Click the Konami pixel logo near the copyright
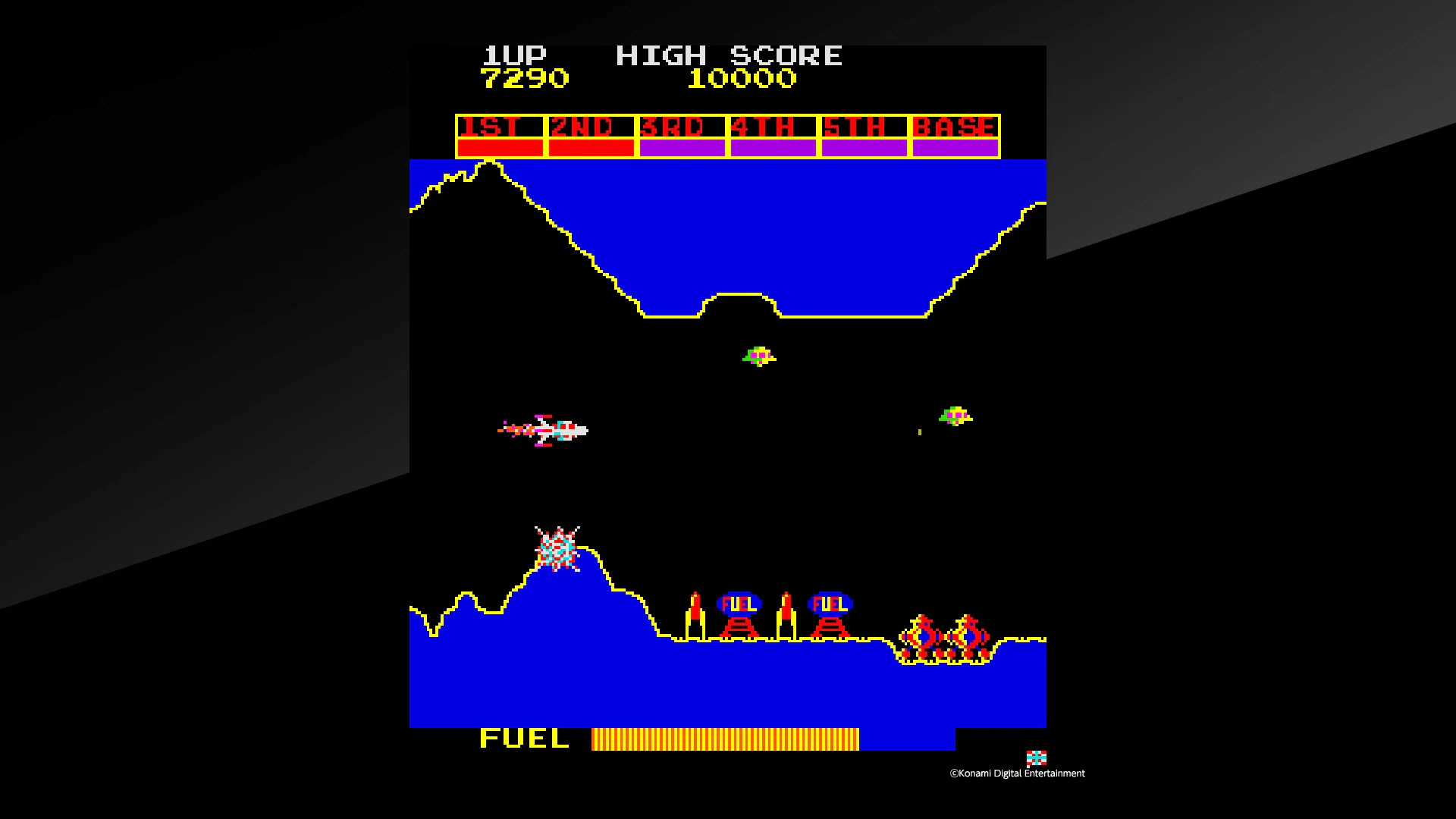Viewport: 1456px width, 819px height. point(1036,756)
